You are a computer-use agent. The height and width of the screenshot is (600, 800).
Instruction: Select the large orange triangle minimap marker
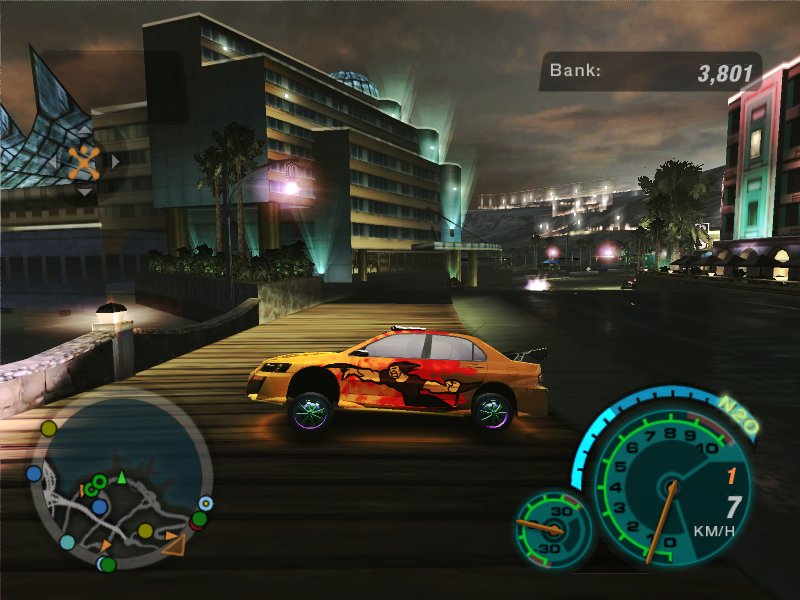pos(174,544)
